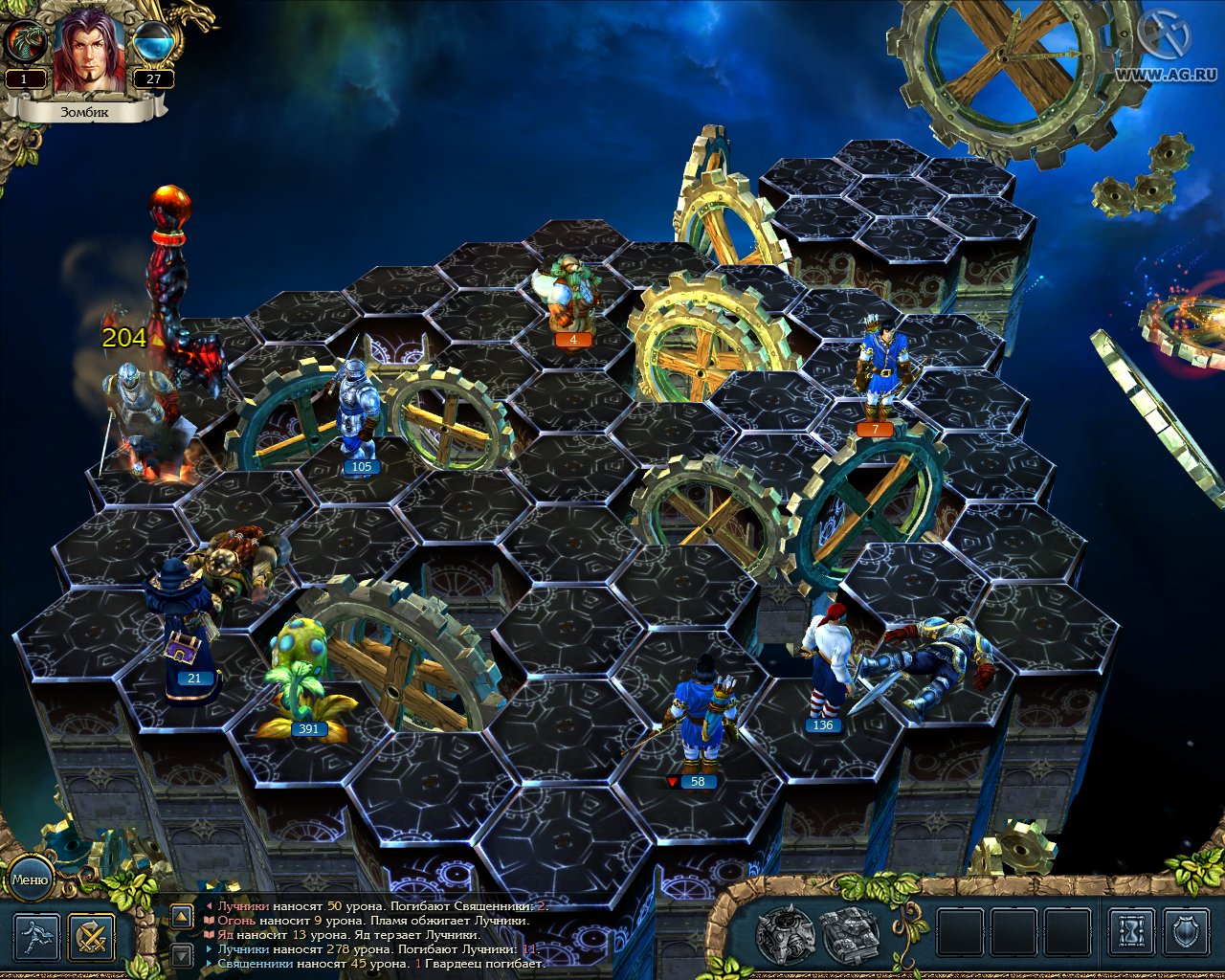Image resolution: width=1225 pixels, height=980 pixels.
Task: Open the Rage Chest spirits icon
Action: click(786, 934)
